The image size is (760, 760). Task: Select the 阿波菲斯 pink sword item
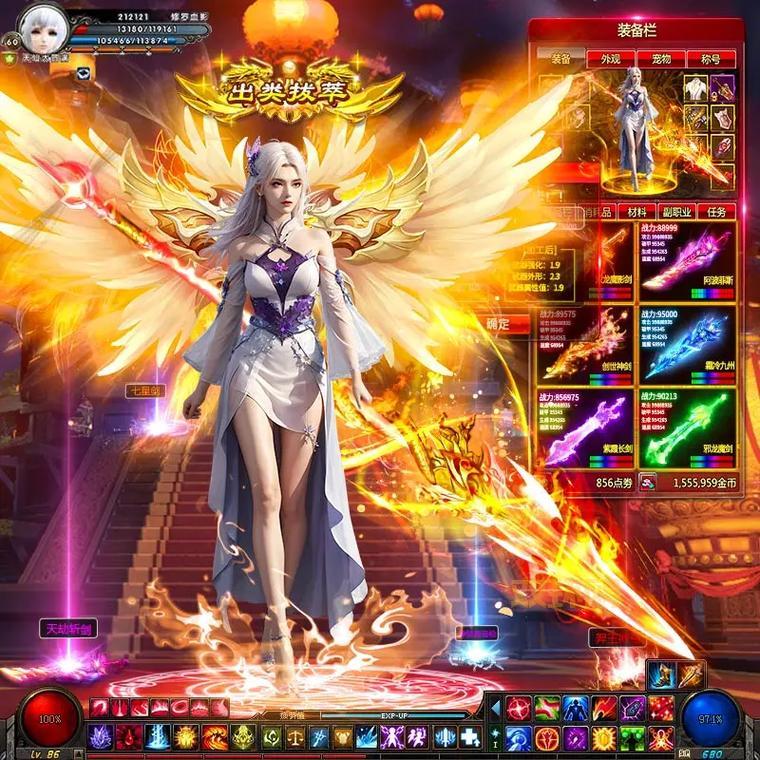[687, 261]
